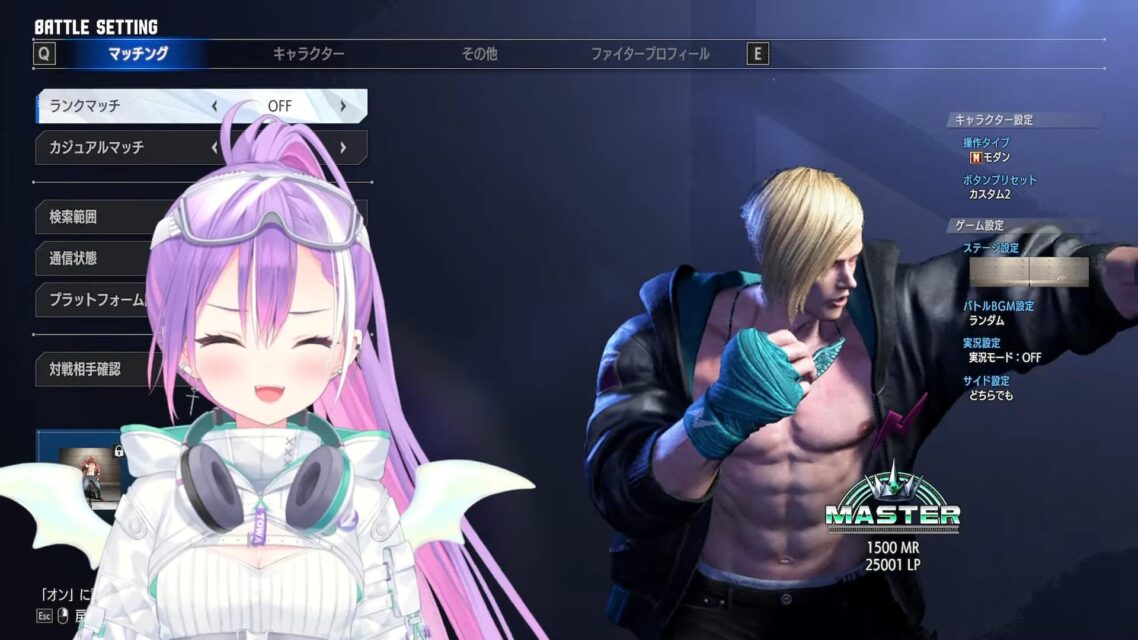The image size is (1138, 640).
Task: Click the left arrow on ランクマッチ
Action: (215, 106)
